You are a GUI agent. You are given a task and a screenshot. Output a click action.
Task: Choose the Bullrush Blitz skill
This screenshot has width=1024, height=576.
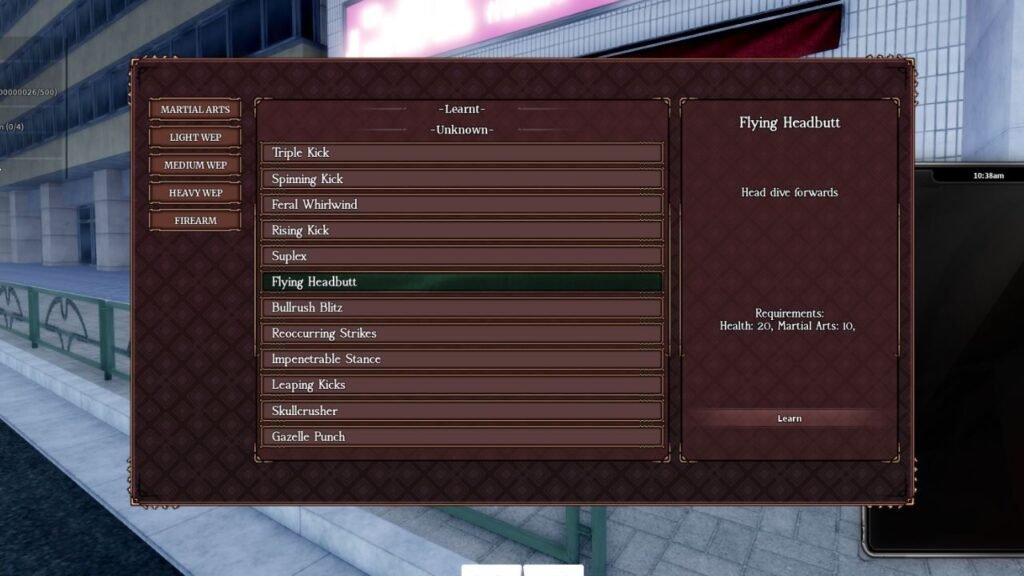(x=461, y=308)
